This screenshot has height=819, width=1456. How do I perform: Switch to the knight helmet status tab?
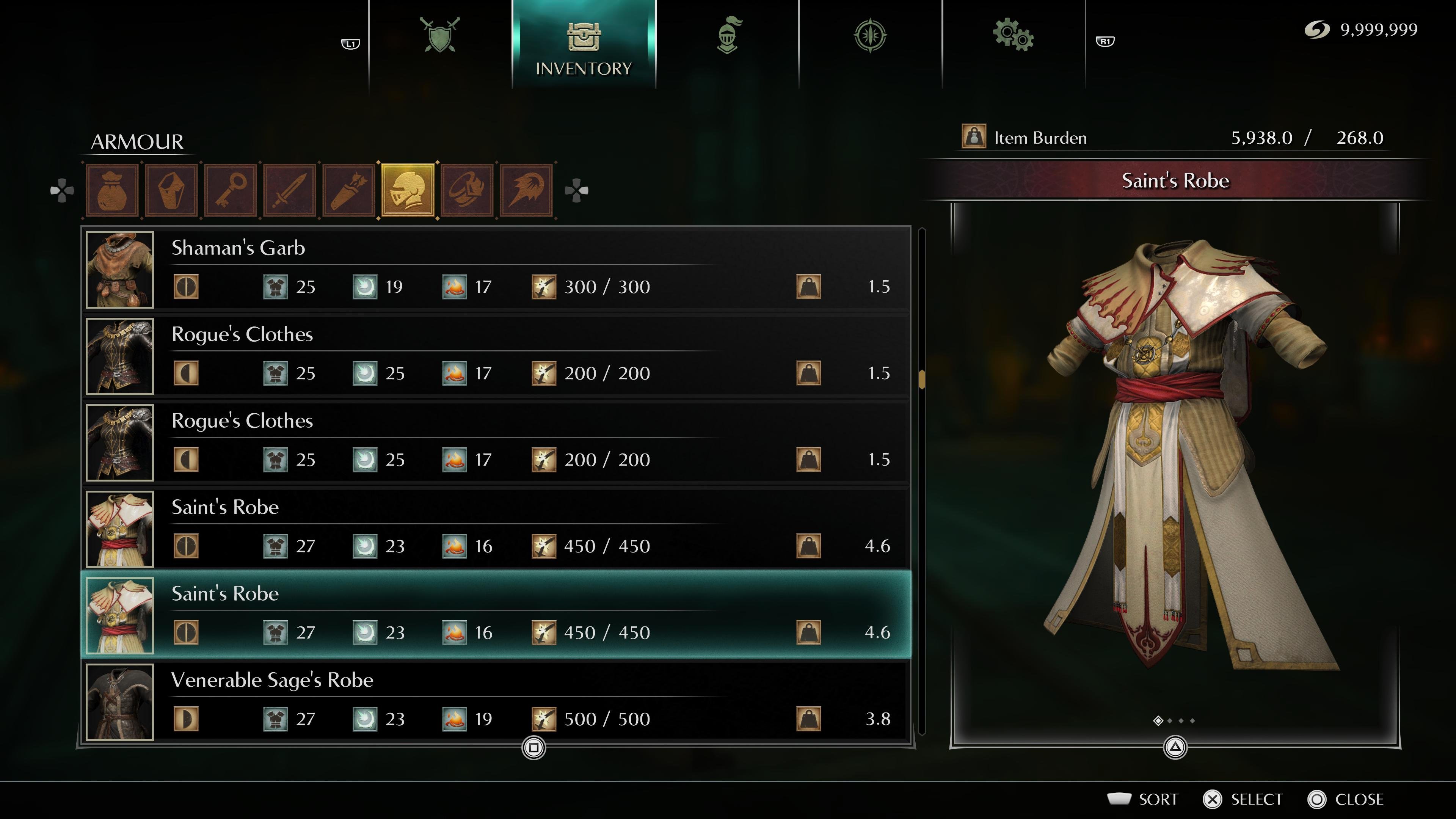tap(728, 35)
